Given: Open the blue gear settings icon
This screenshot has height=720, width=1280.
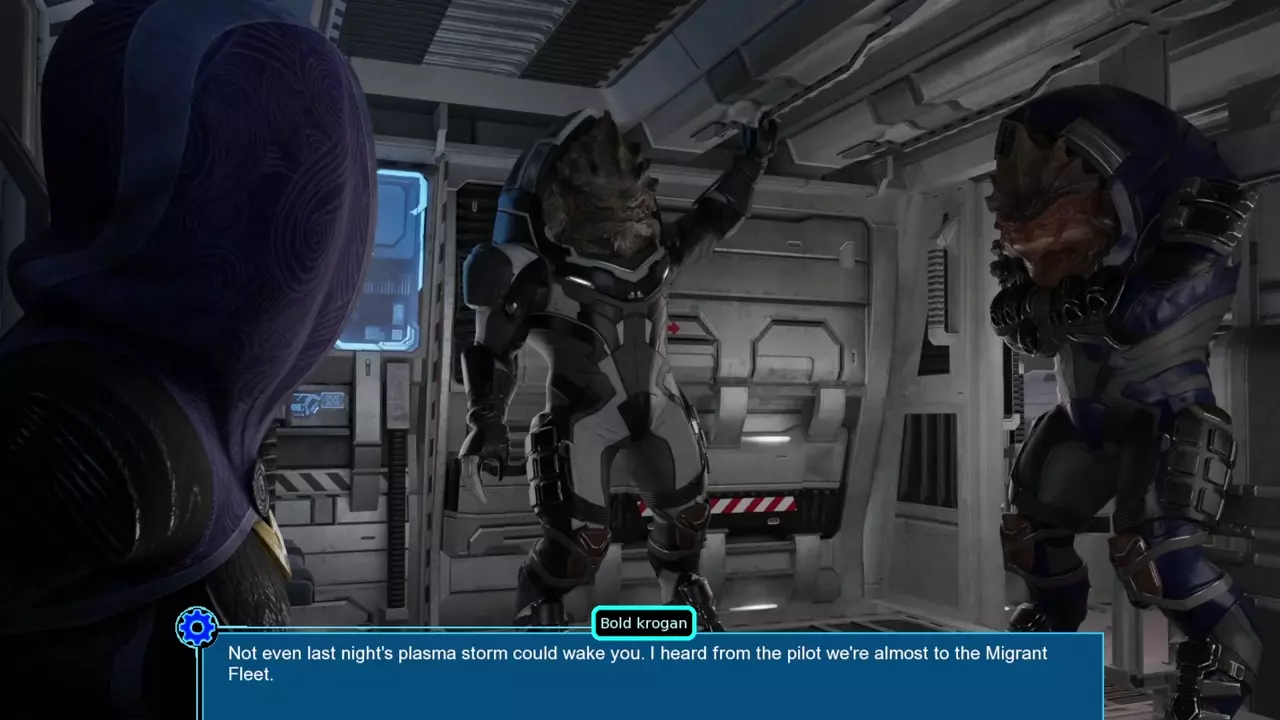Looking at the screenshot, I should point(197,628).
